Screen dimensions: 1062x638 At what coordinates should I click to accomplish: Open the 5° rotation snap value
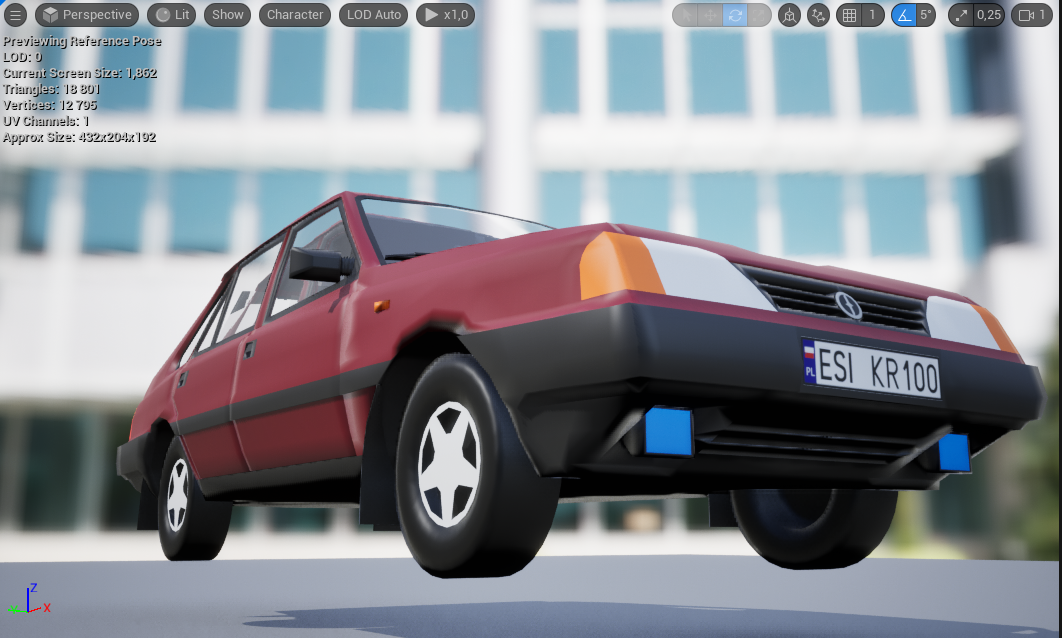point(927,15)
